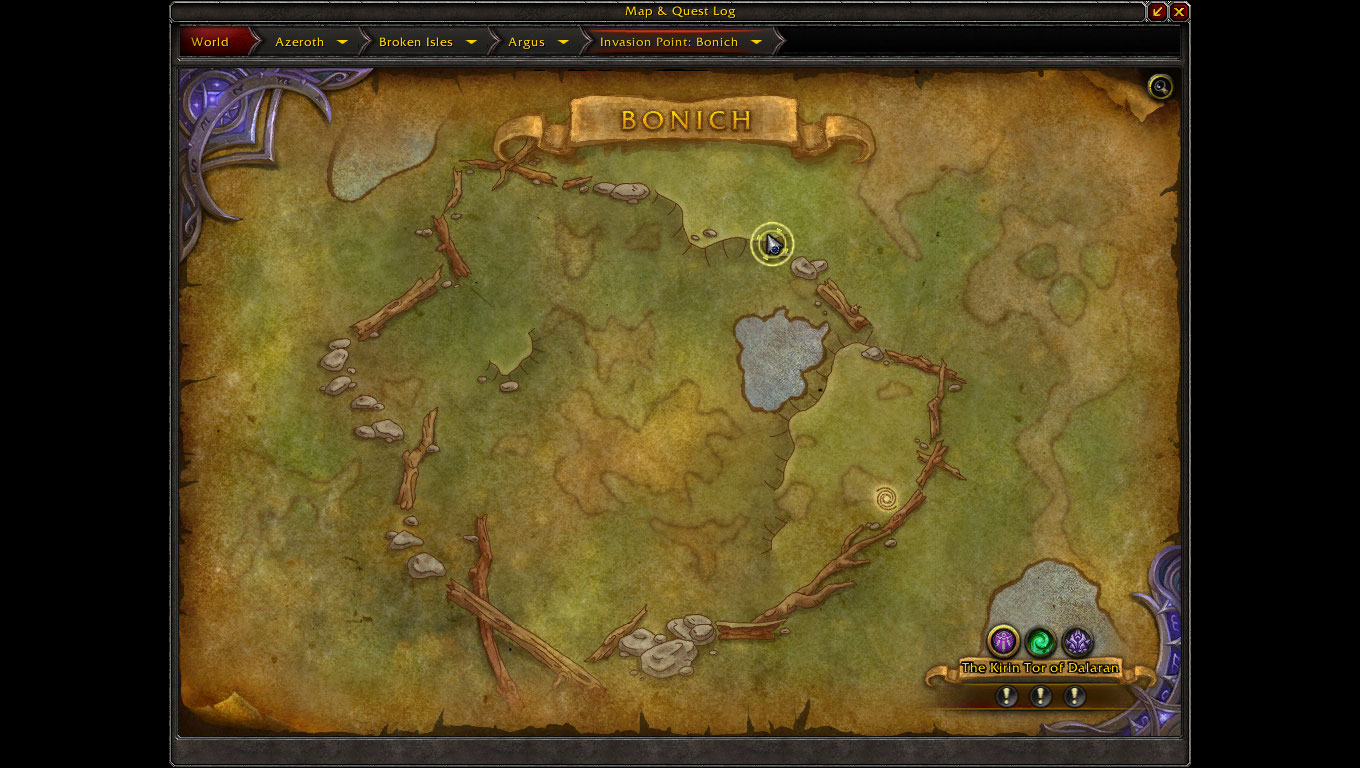1360x768 pixels.
Task: Select the purple Kirin Tor faction emblem icon
Action: [x=1005, y=642]
